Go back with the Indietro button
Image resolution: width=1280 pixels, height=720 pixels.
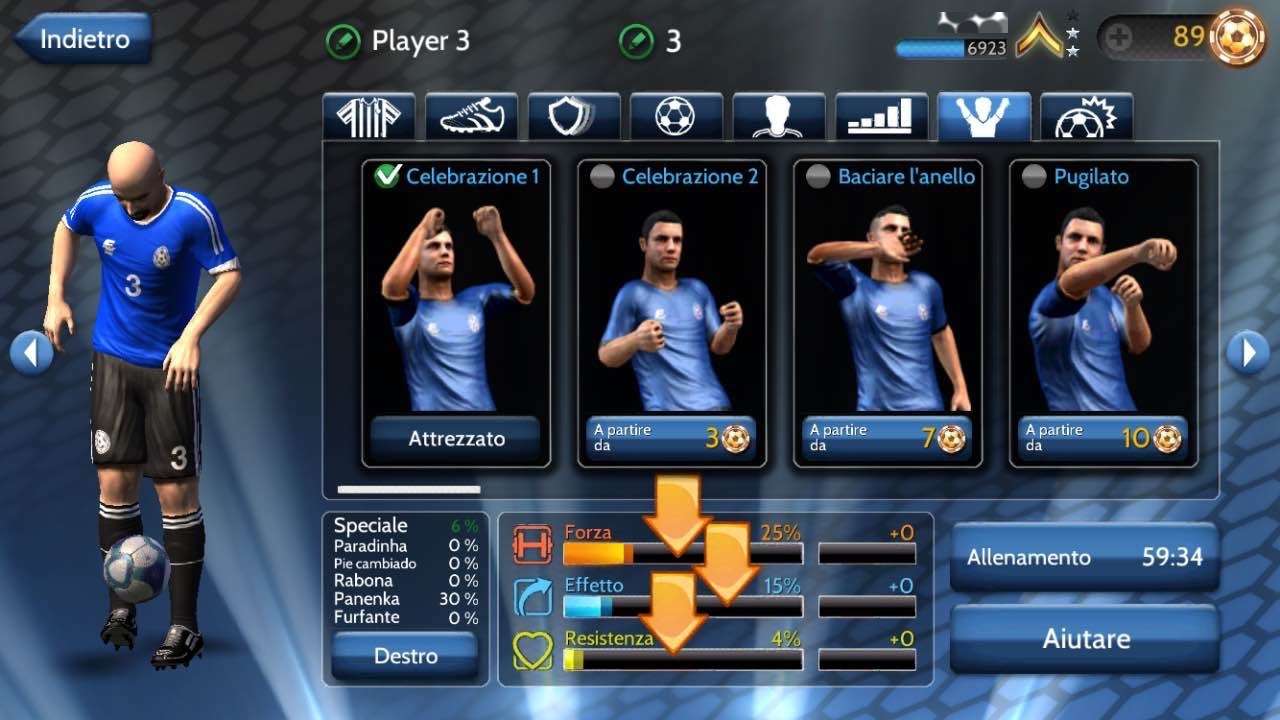click(85, 40)
